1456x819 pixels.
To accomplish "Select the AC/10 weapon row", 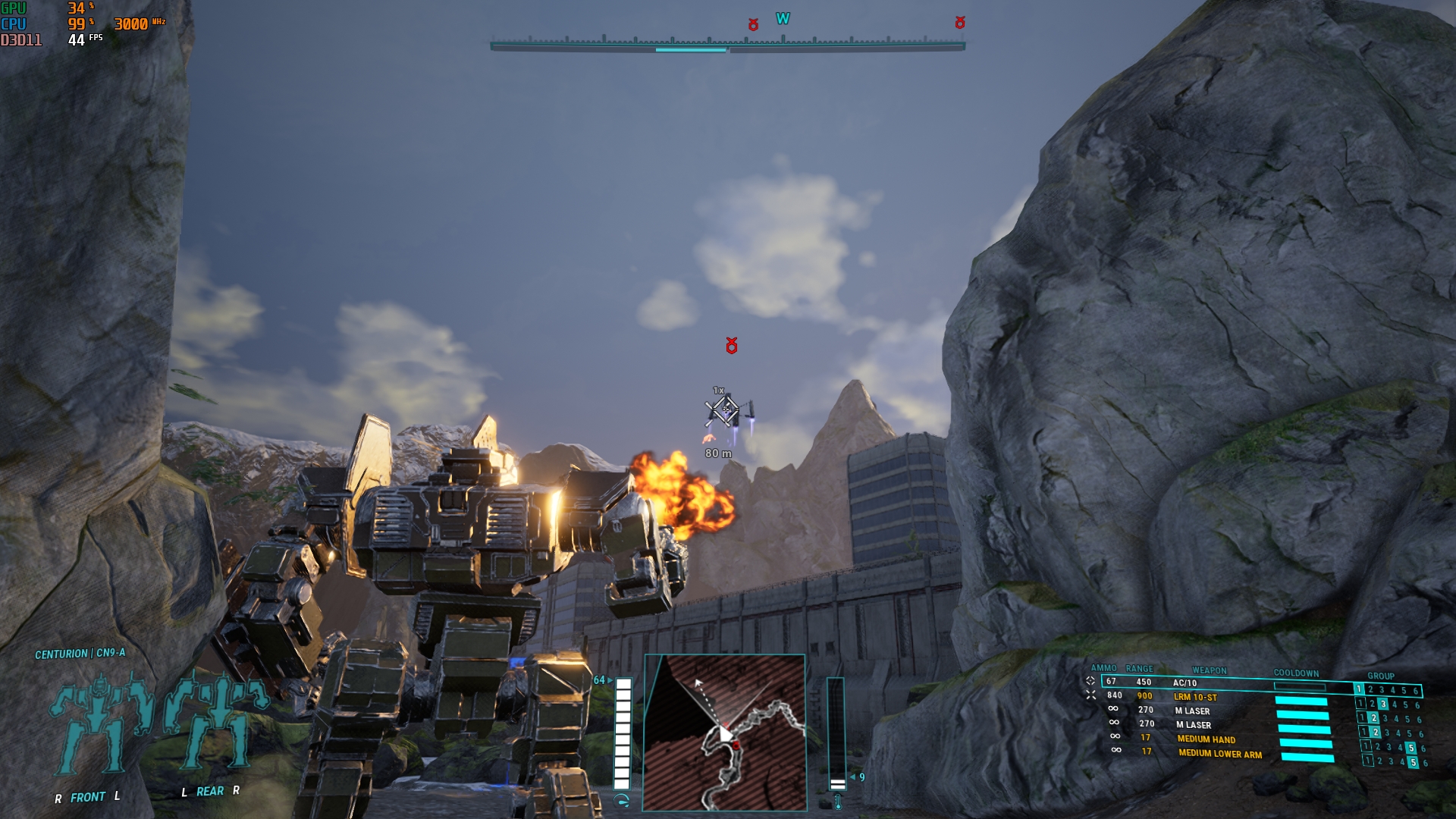I will click(1185, 683).
